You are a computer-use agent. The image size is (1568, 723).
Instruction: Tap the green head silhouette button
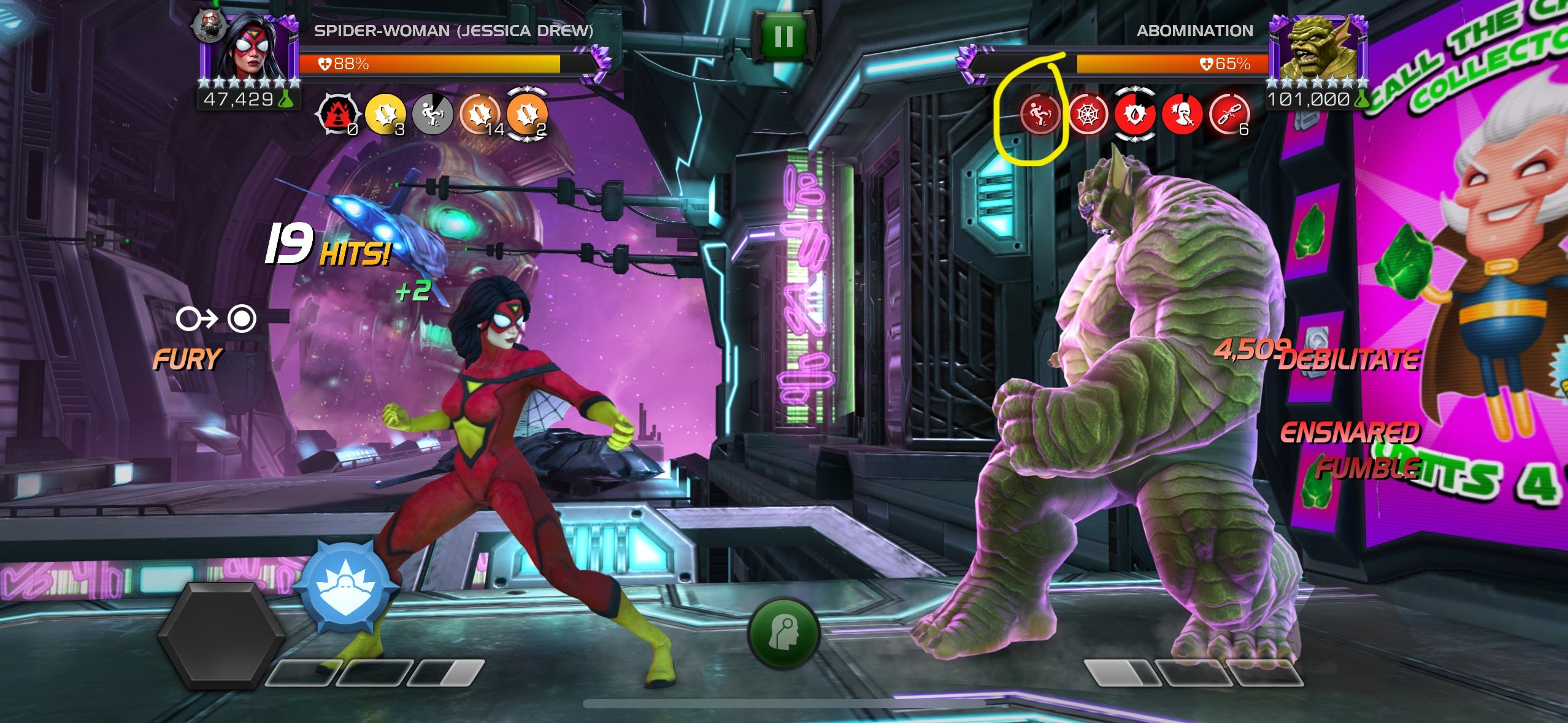(x=784, y=632)
